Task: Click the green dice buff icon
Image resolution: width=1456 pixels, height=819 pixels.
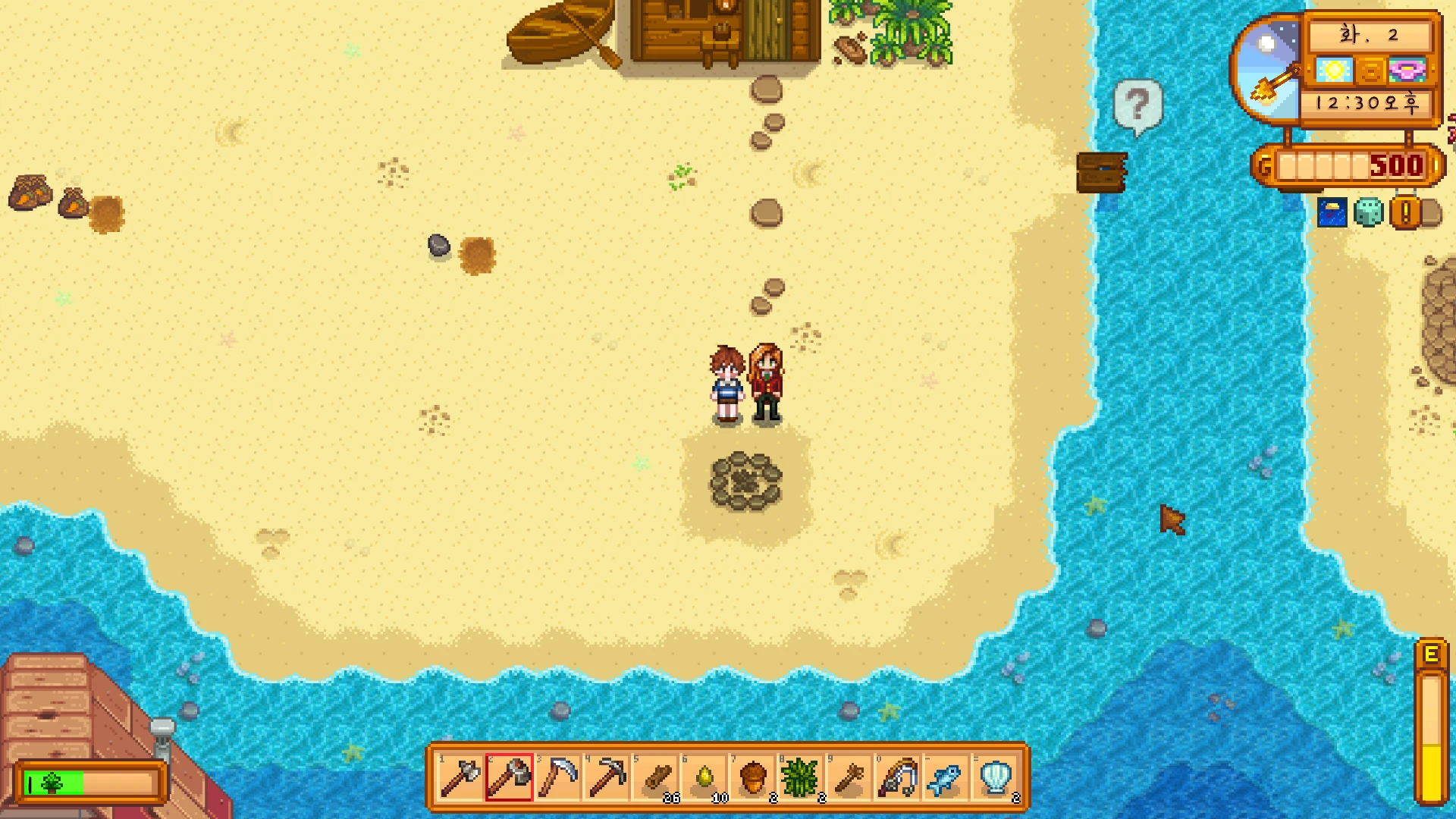Action: click(x=1368, y=213)
